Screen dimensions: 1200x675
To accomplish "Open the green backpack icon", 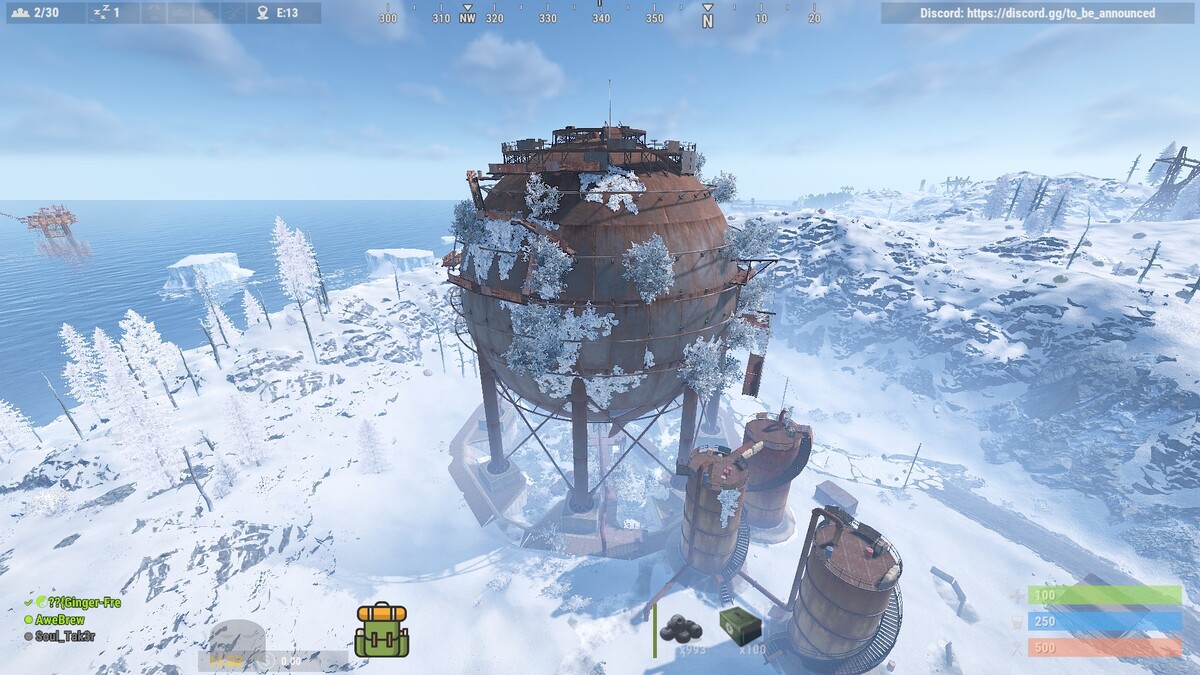I will [x=381, y=630].
